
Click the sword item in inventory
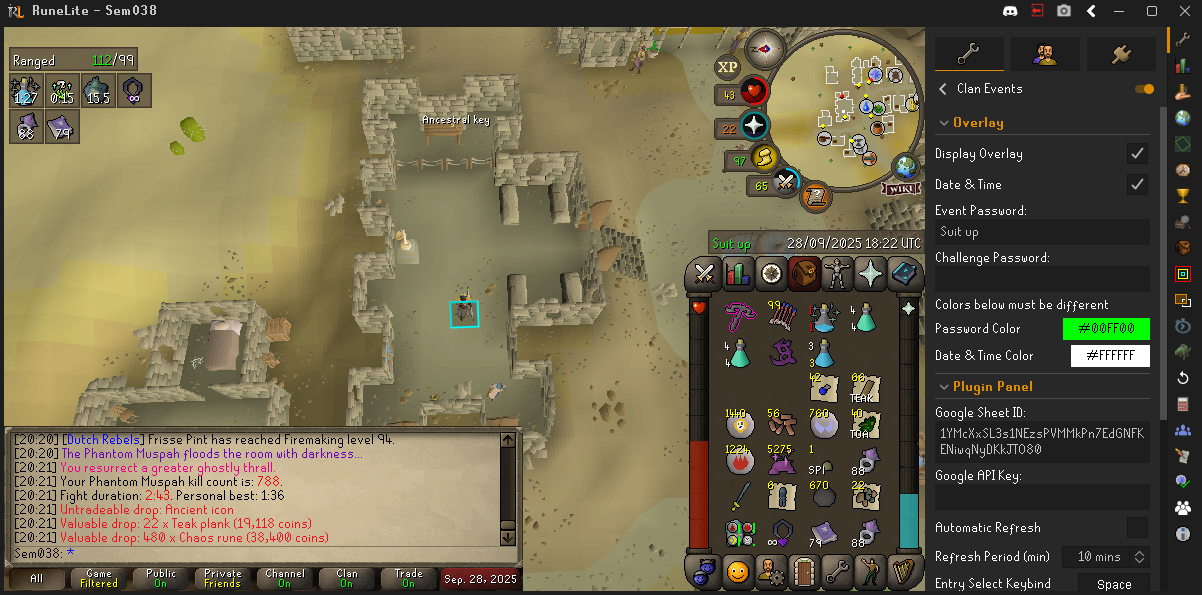click(x=739, y=495)
